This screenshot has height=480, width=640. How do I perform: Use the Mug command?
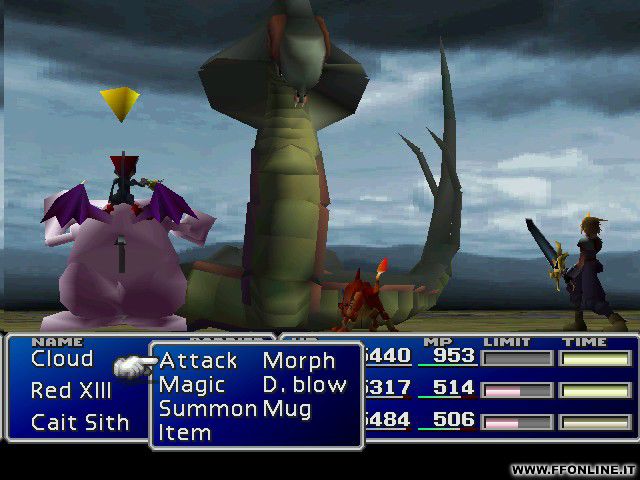(285, 408)
